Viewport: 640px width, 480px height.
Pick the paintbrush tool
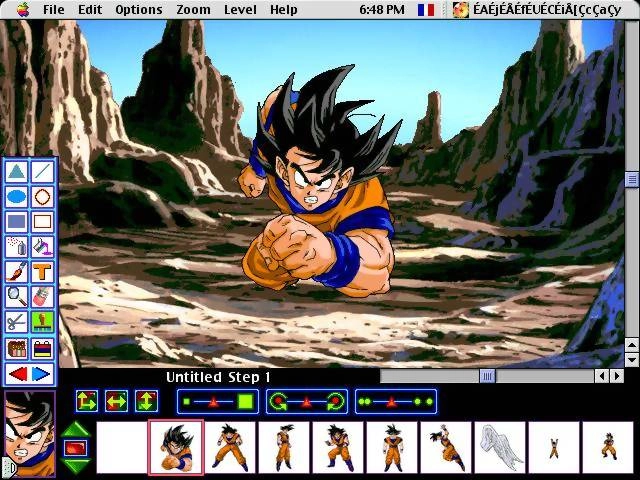tap(16, 271)
